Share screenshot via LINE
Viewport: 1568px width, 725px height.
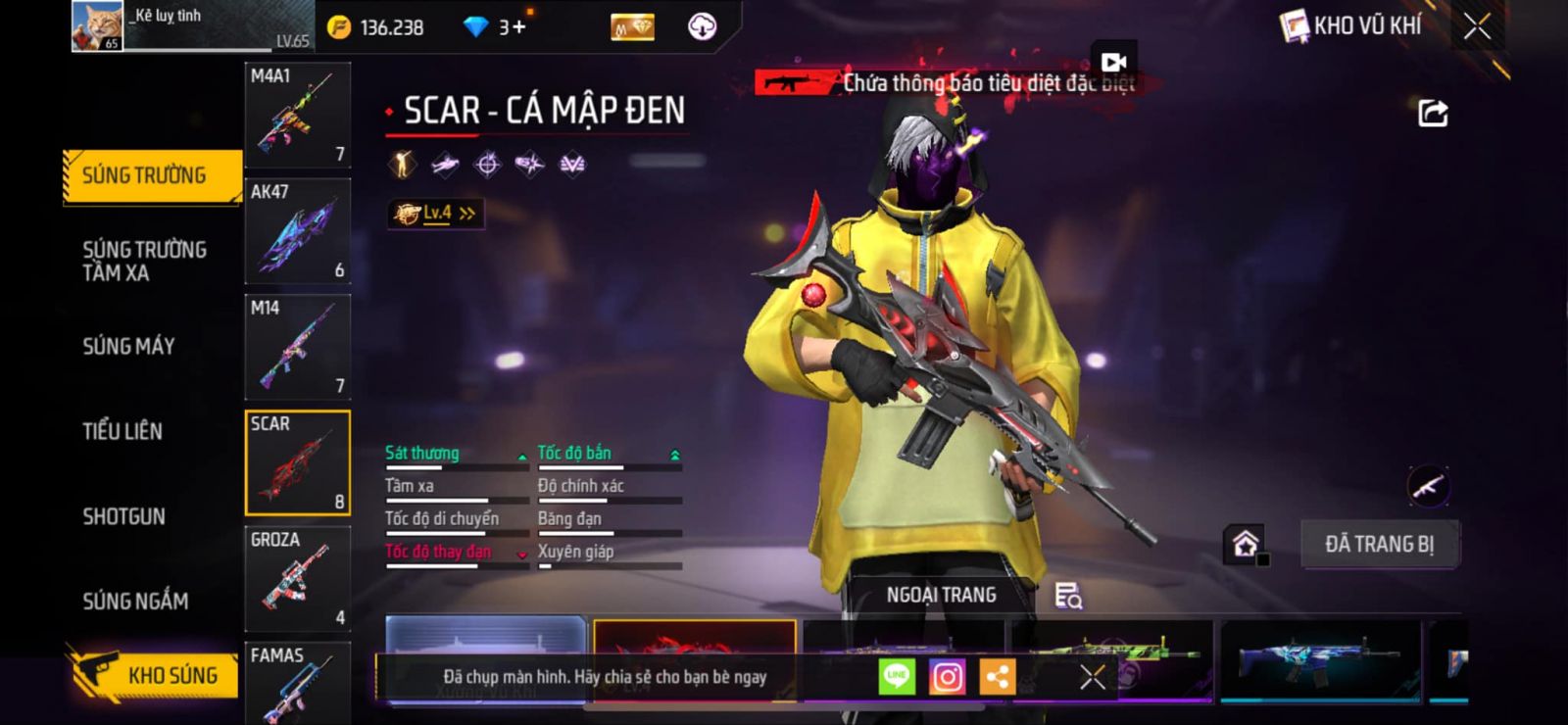[897, 677]
